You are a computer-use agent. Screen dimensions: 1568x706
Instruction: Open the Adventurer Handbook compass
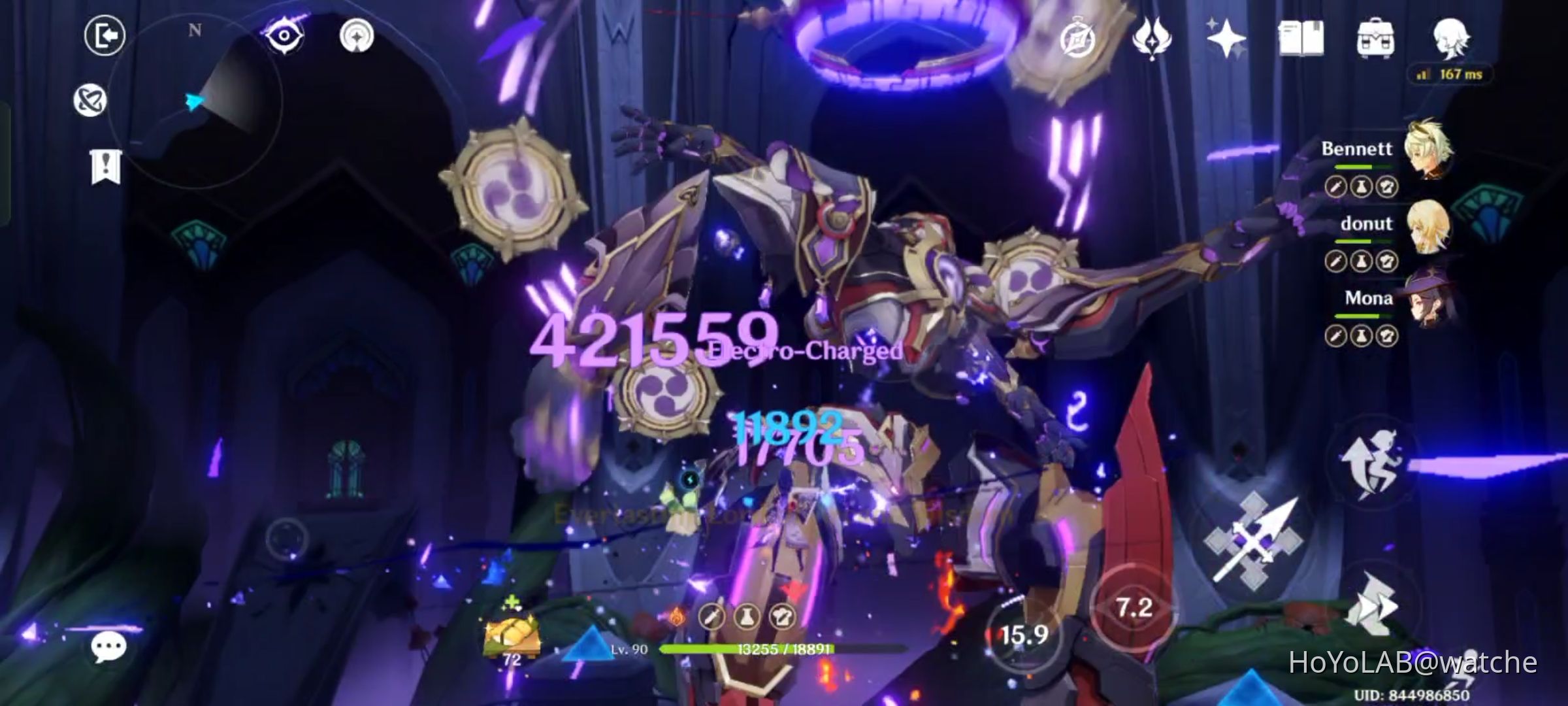click(1078, 36)
